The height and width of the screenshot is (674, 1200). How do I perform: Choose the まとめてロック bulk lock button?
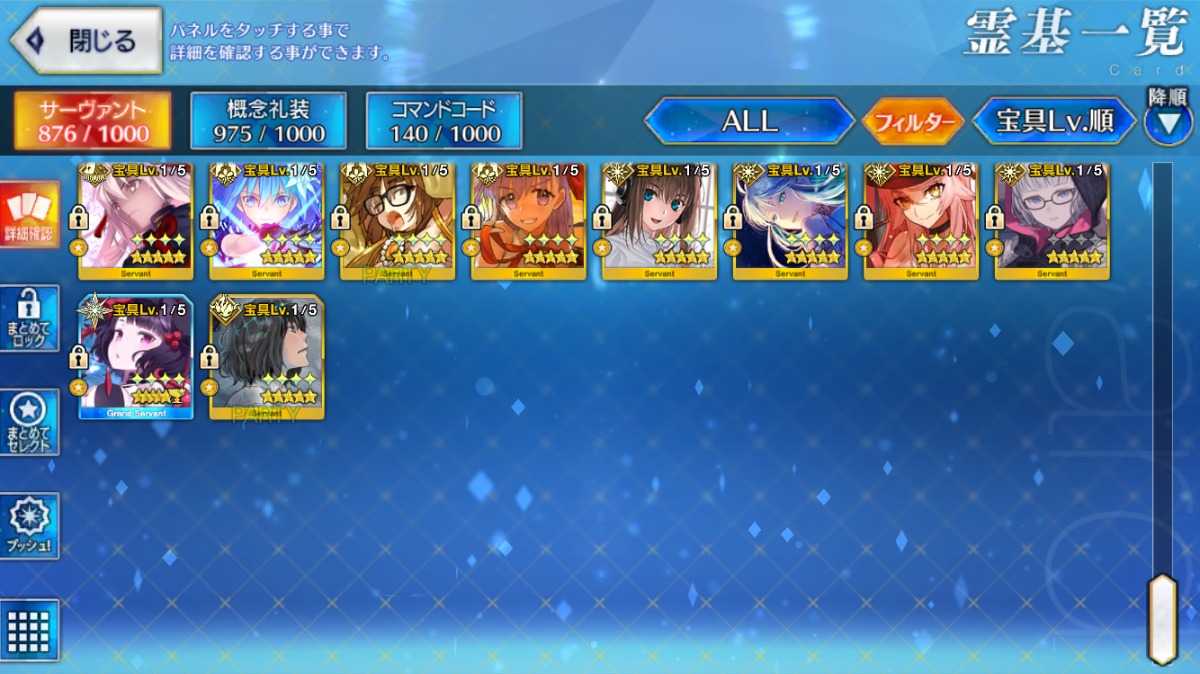coord(30,319)
